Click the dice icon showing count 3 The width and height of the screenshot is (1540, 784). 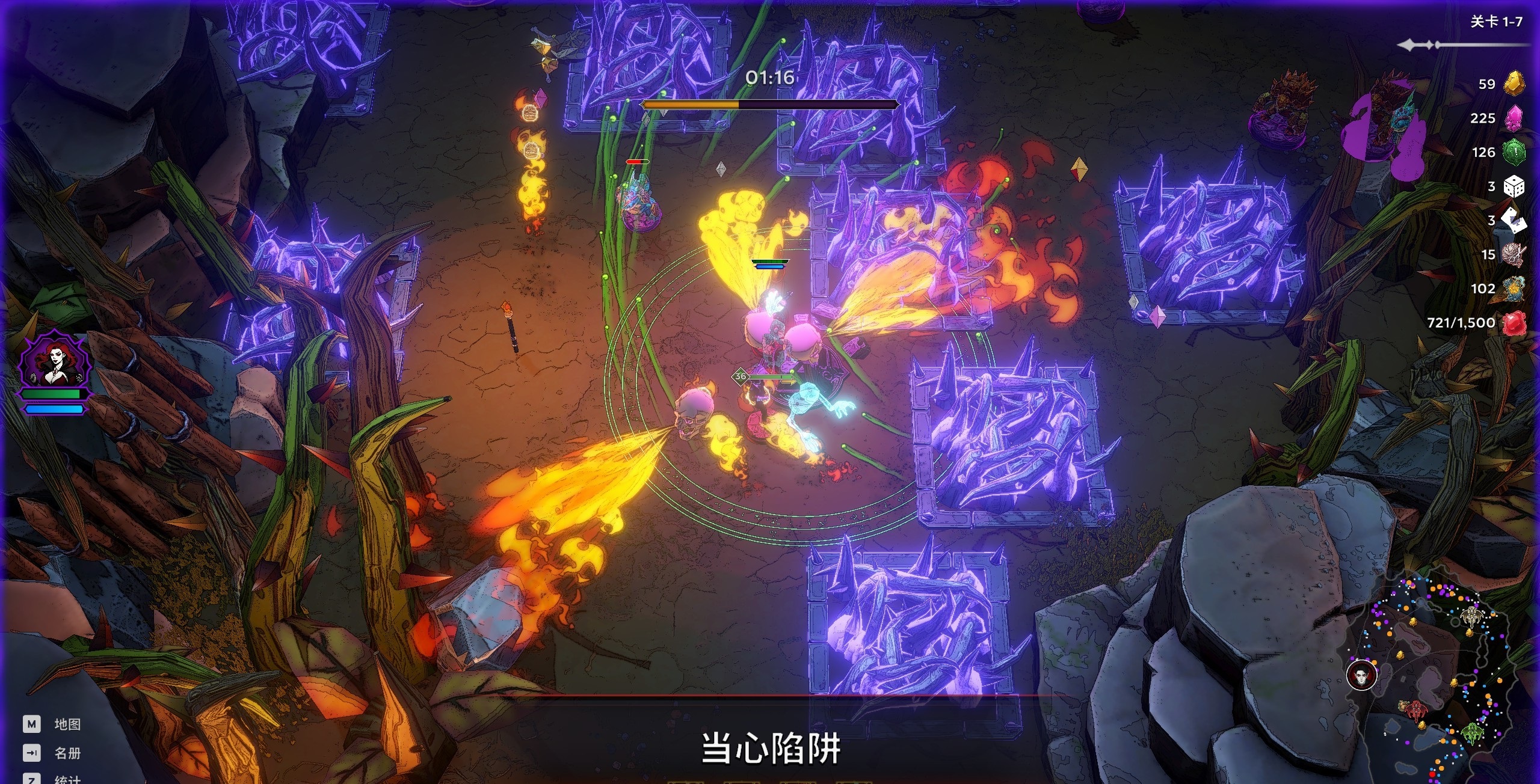[x=1514, y=186]
